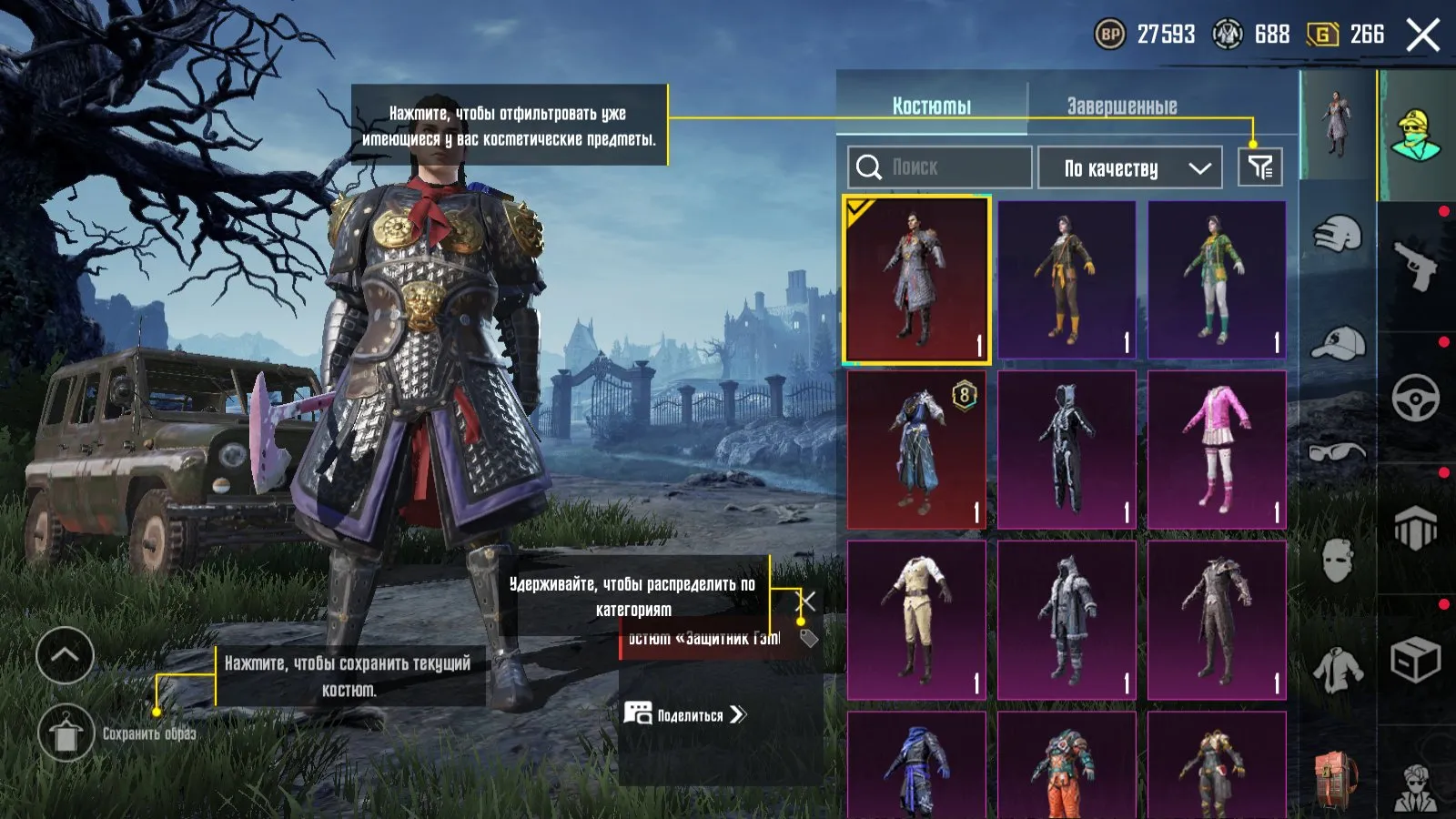
Task: Open the steering wheel vehicles section
Action: point(1415,398)
